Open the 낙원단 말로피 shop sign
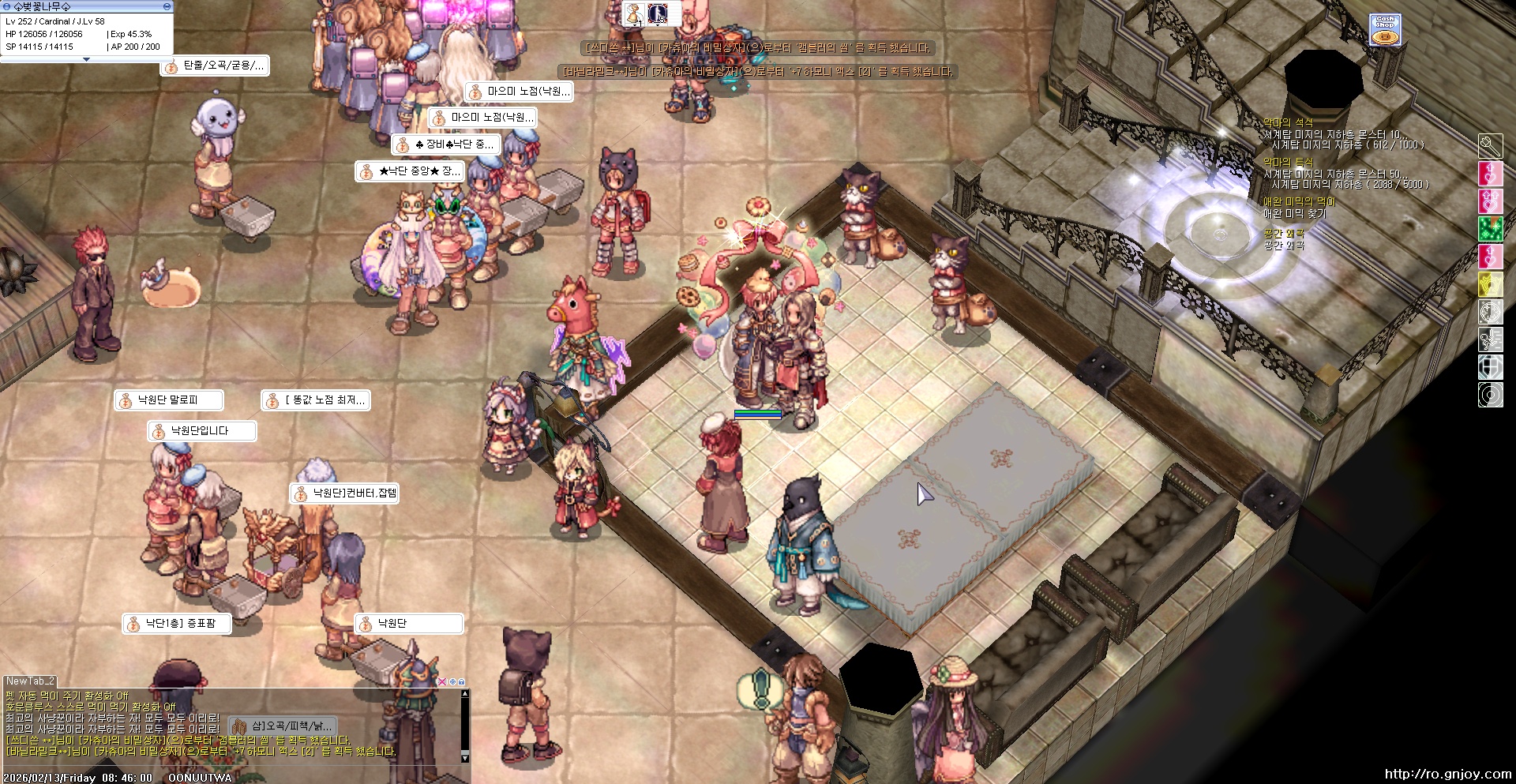 pyautogui.click(x=168, y=400)
